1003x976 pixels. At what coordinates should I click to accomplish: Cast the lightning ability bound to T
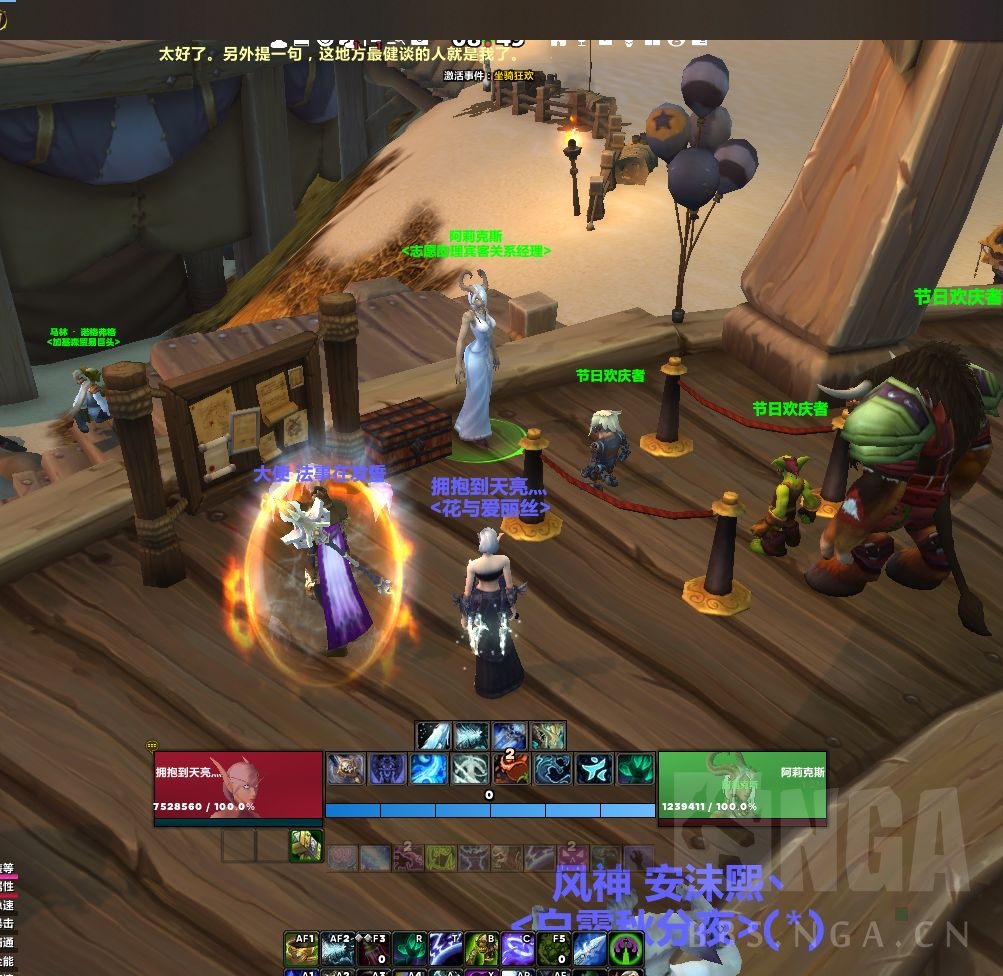[x=445, y=951]
